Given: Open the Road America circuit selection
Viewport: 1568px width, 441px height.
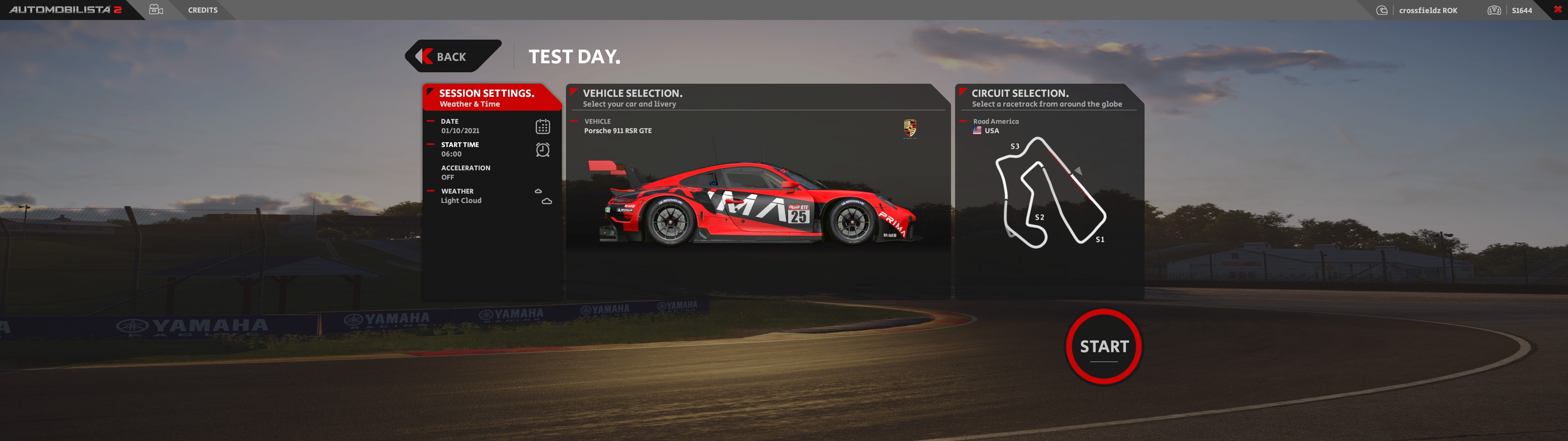Looking at the screenshot, I should point(1050,189).
